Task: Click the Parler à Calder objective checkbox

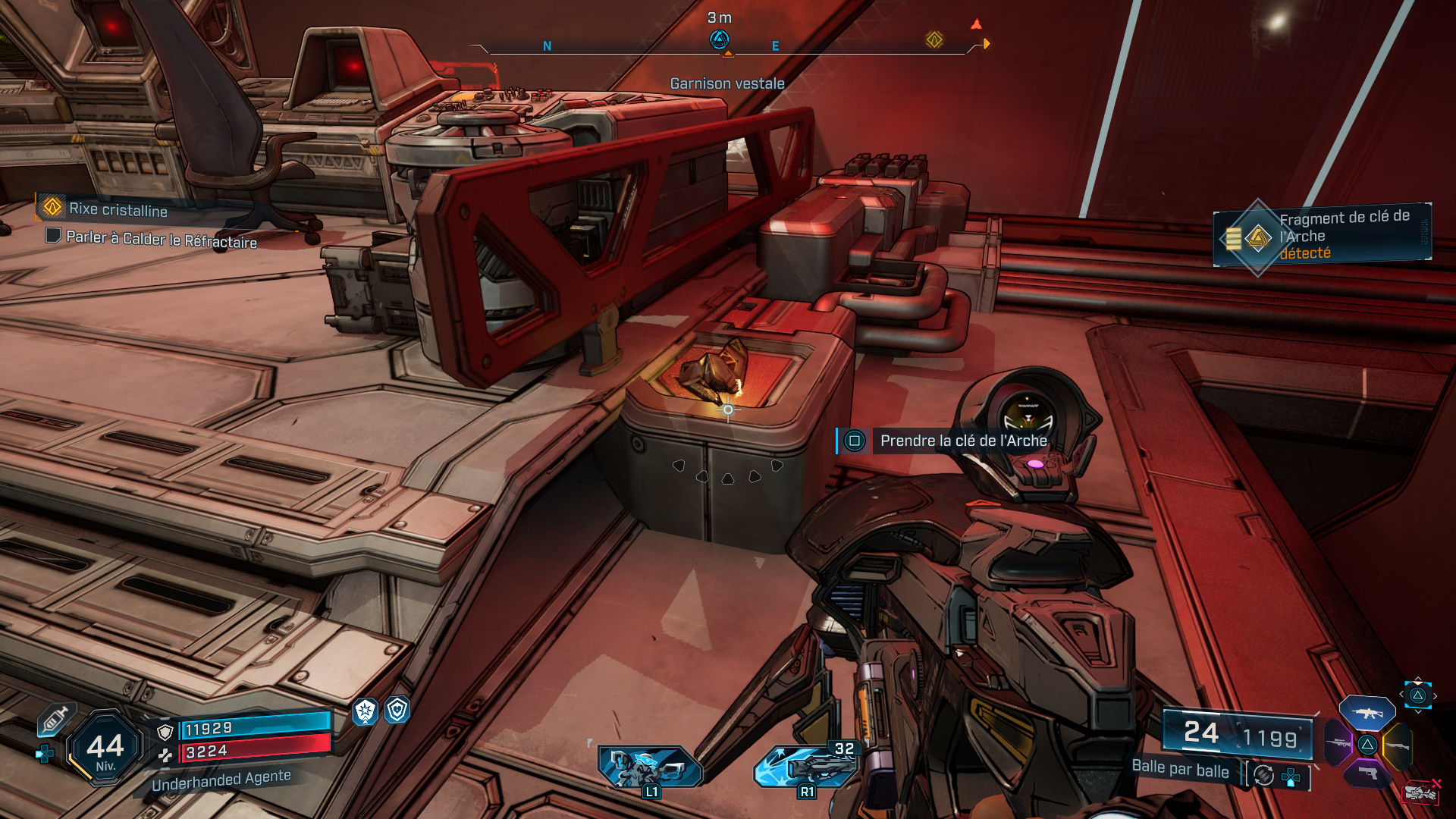Action: click(x=53, y=235)
